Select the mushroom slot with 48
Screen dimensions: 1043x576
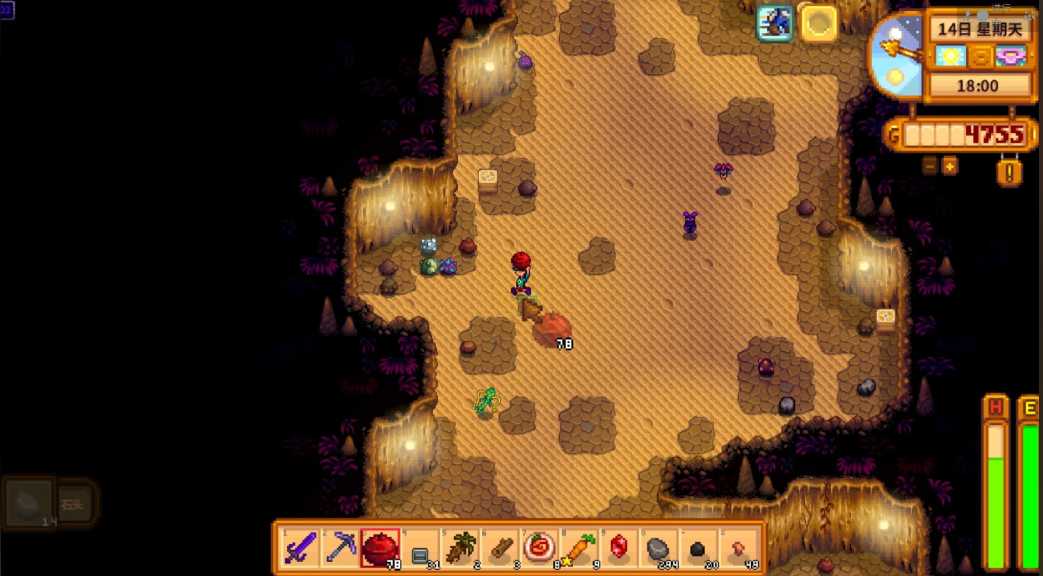[738, 547]
